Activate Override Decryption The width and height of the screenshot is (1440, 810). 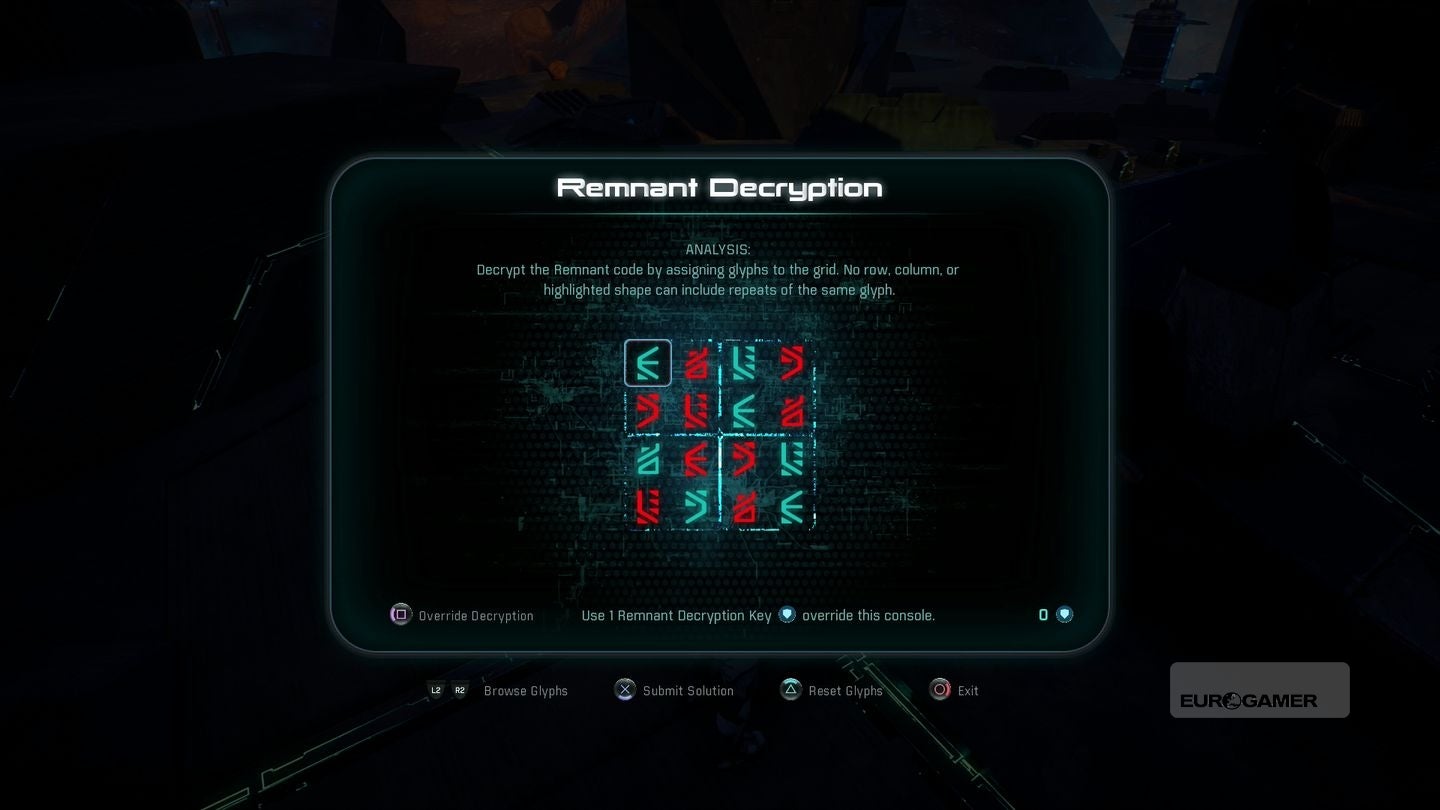[x=462, y=615]
